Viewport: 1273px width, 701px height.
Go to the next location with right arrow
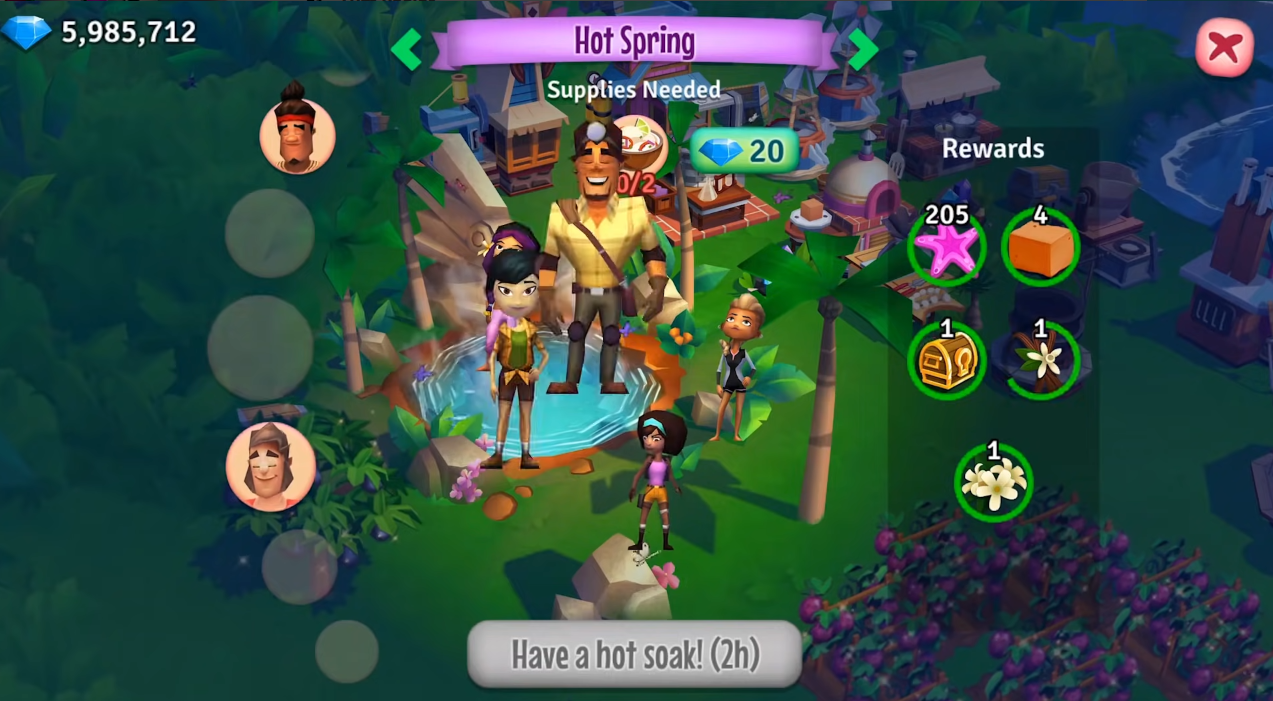point(861,48)
